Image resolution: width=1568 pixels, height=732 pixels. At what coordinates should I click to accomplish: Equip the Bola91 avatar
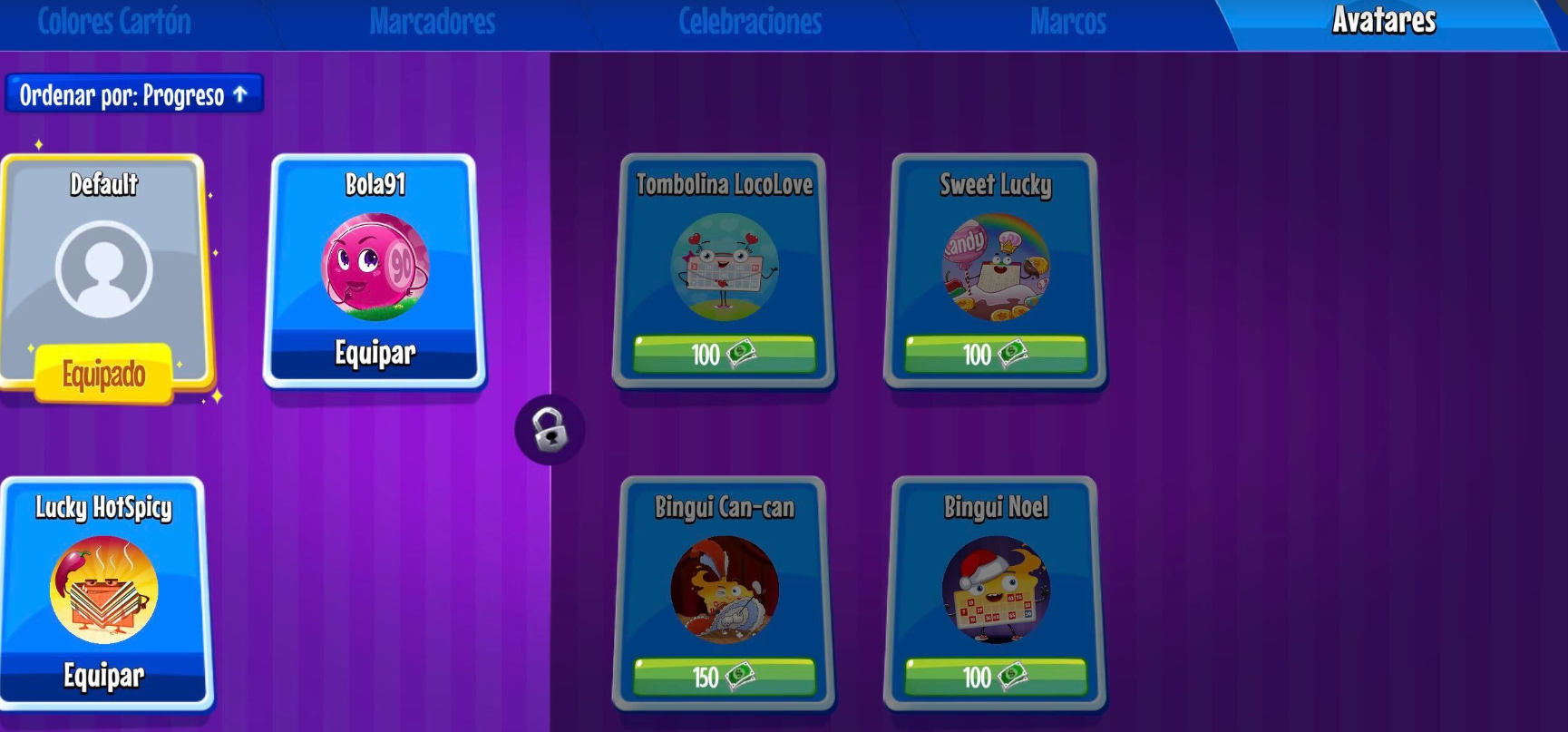(375, 353)
